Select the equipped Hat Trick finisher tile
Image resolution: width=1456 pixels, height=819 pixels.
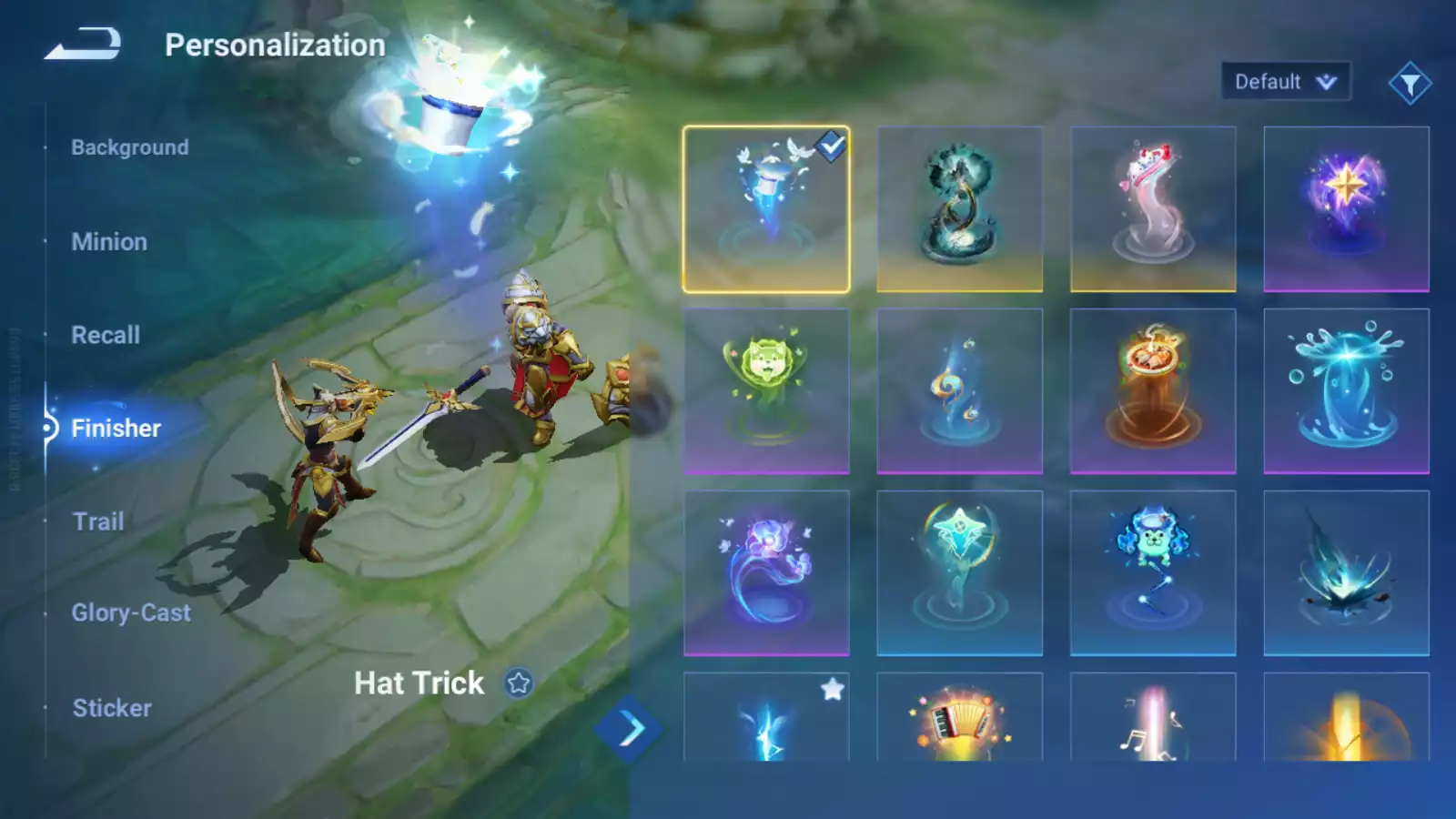point(766,209)
